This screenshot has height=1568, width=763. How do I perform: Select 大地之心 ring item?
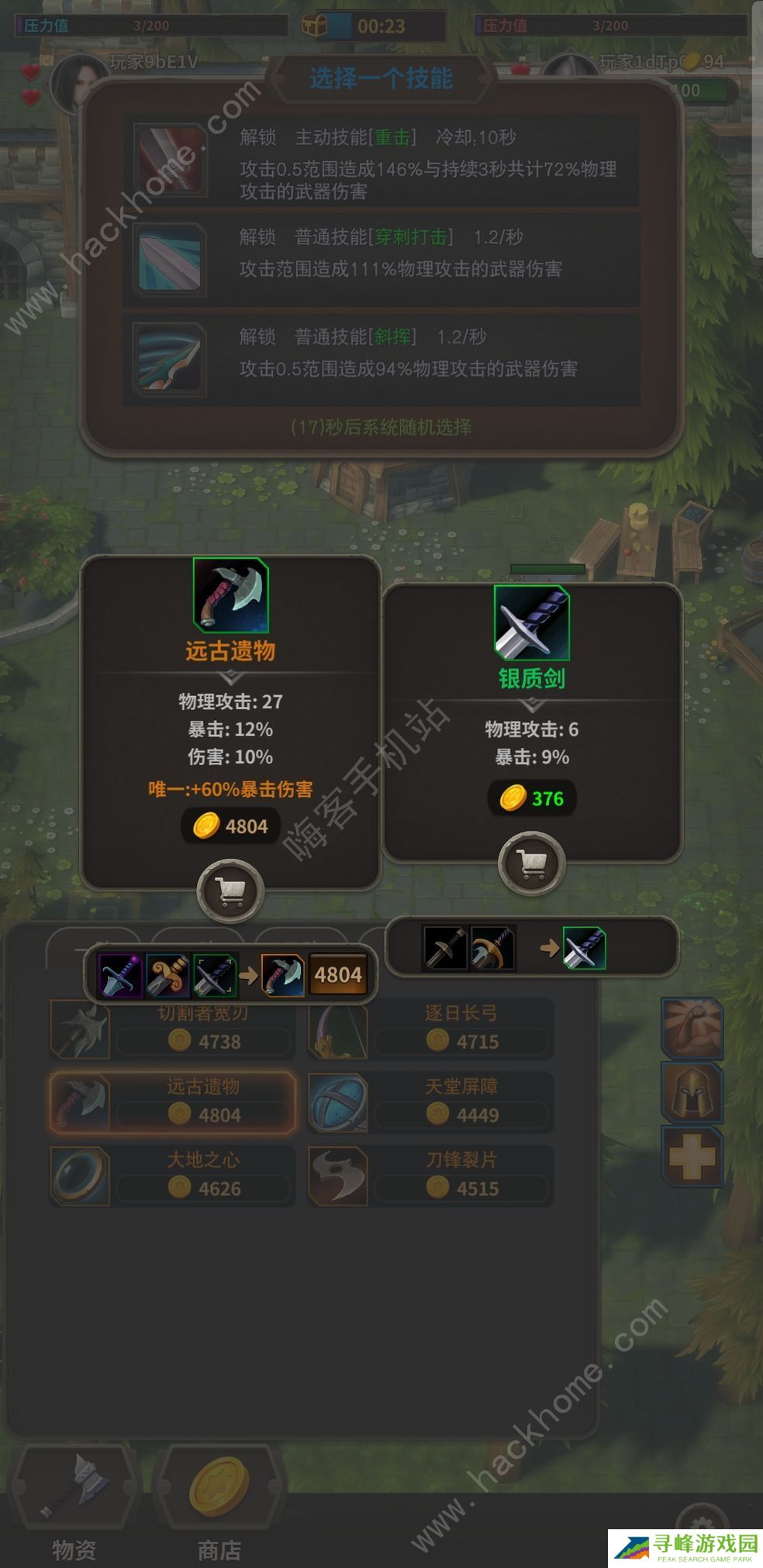click(x=173, y=1175)
